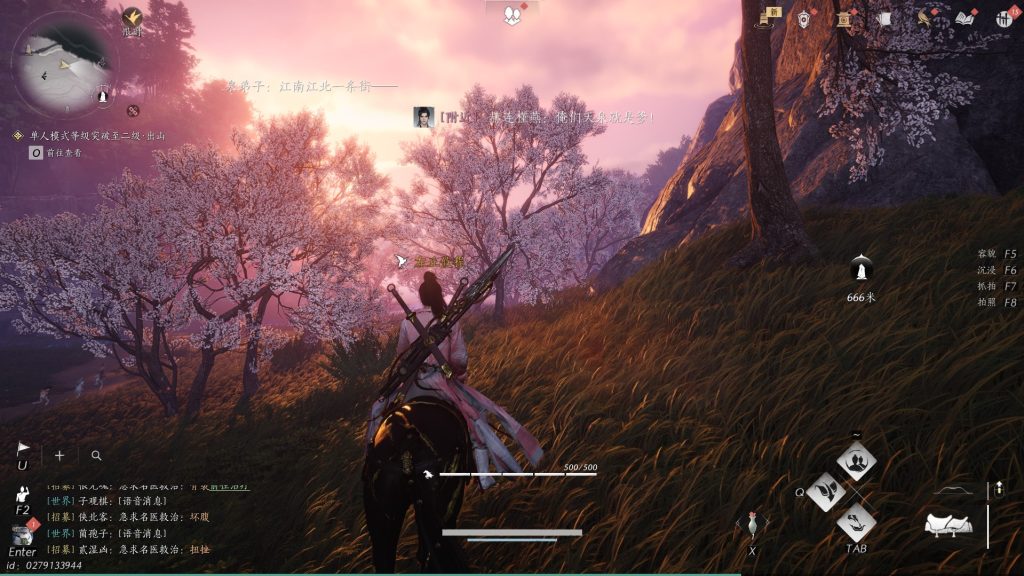Add a chat tab with plus button
The width and height of the screenshot is (1024, 576).
59,455
